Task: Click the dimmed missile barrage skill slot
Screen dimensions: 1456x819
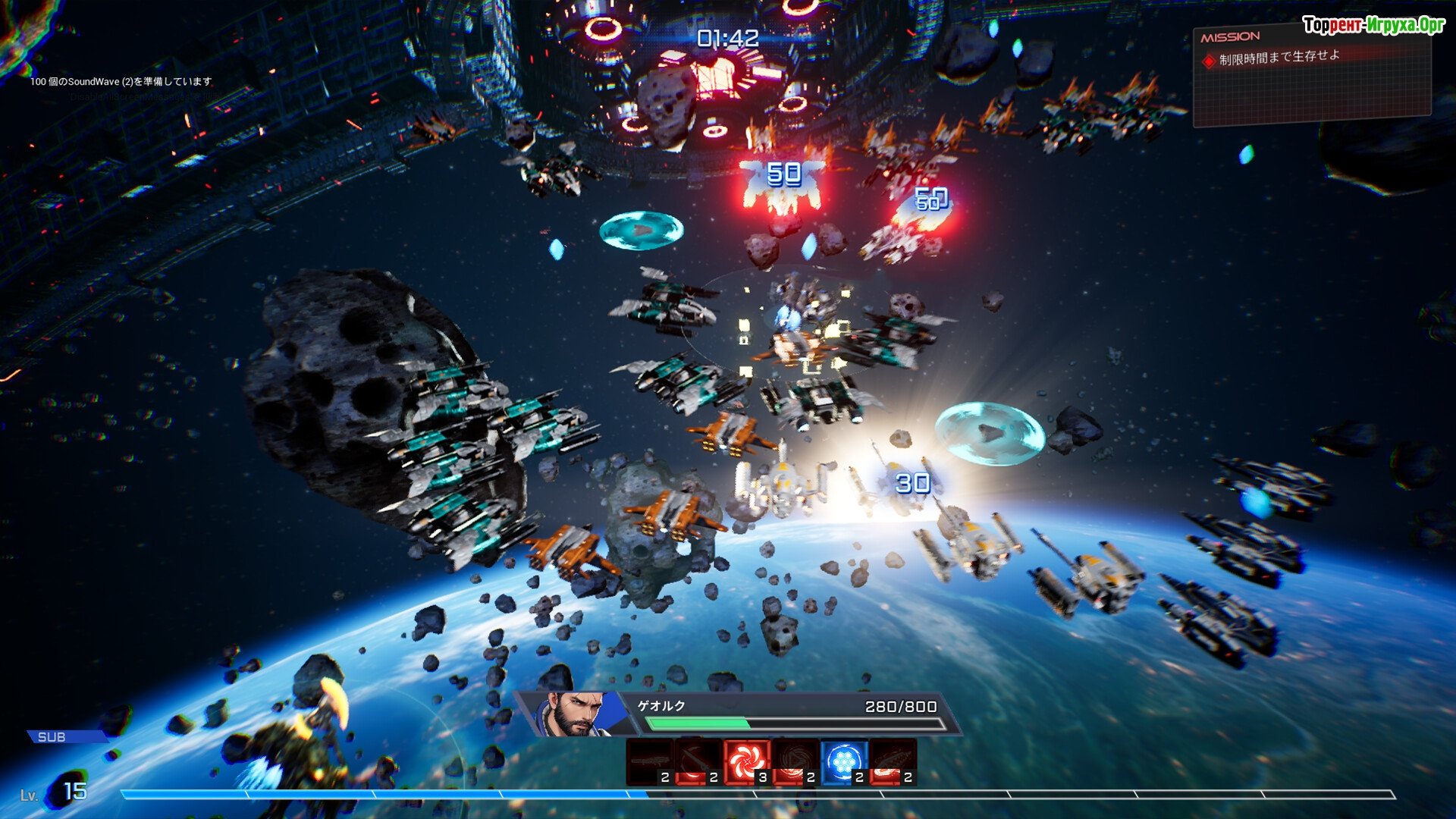Action: point(893,761)
